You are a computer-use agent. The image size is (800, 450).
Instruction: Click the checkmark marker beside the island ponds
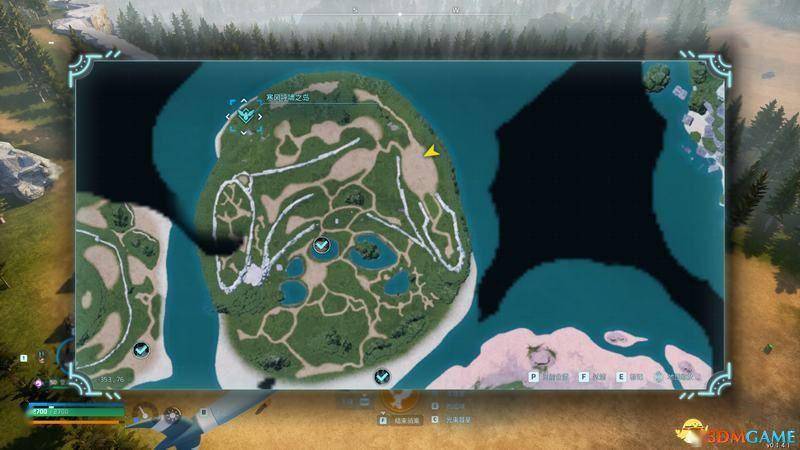(321, 244)
